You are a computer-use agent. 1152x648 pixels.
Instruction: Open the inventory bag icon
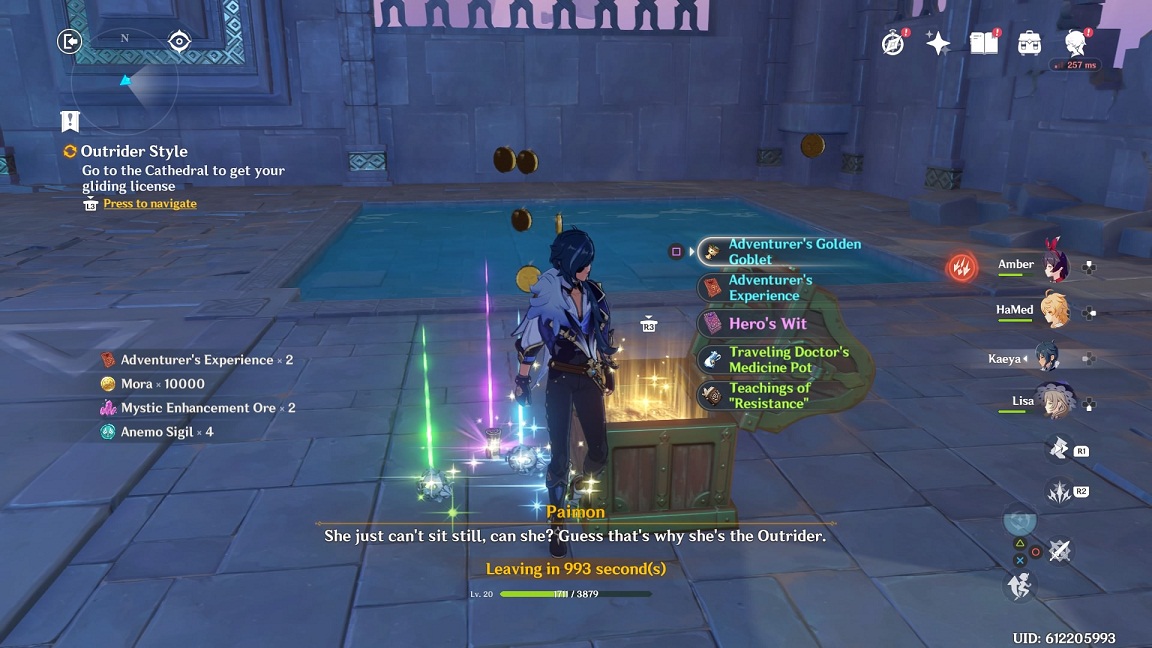point(1029,43)
